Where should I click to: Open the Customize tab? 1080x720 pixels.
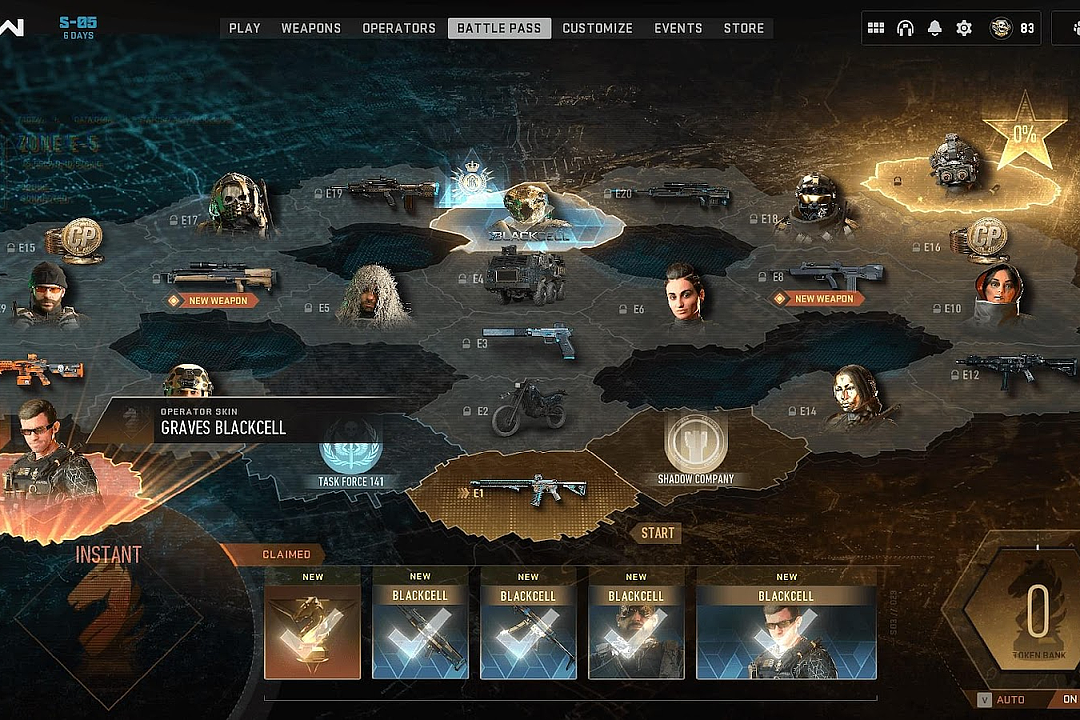(597, 28)
